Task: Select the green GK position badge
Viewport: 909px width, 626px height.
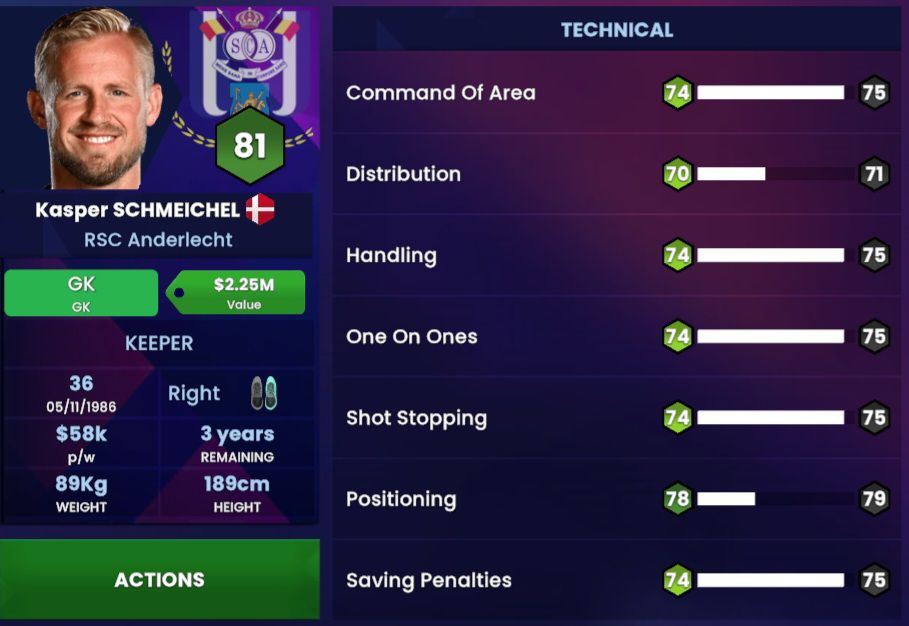Action: click(x=81, y=292)
